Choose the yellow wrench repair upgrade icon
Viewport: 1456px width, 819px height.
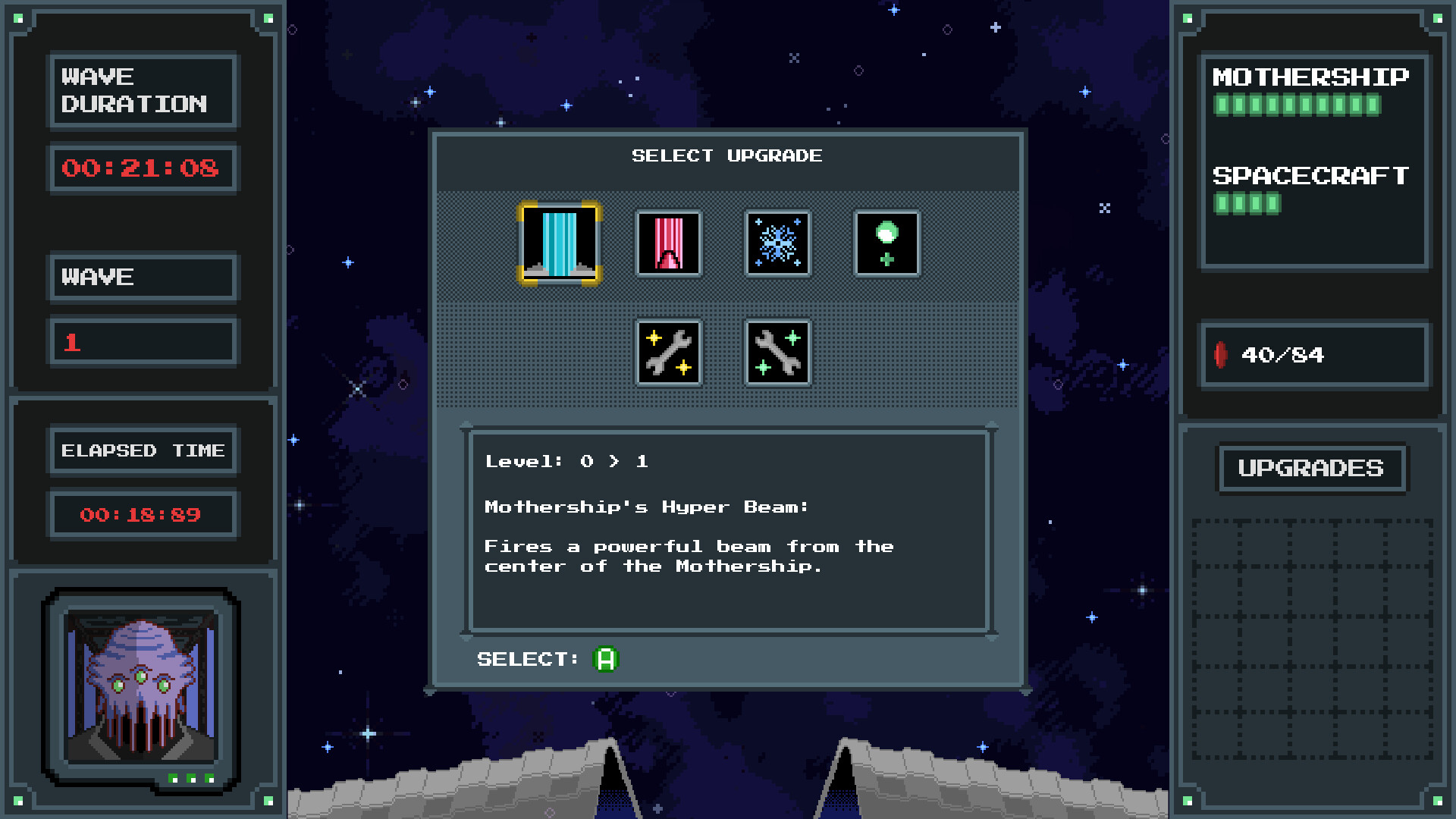668,353
